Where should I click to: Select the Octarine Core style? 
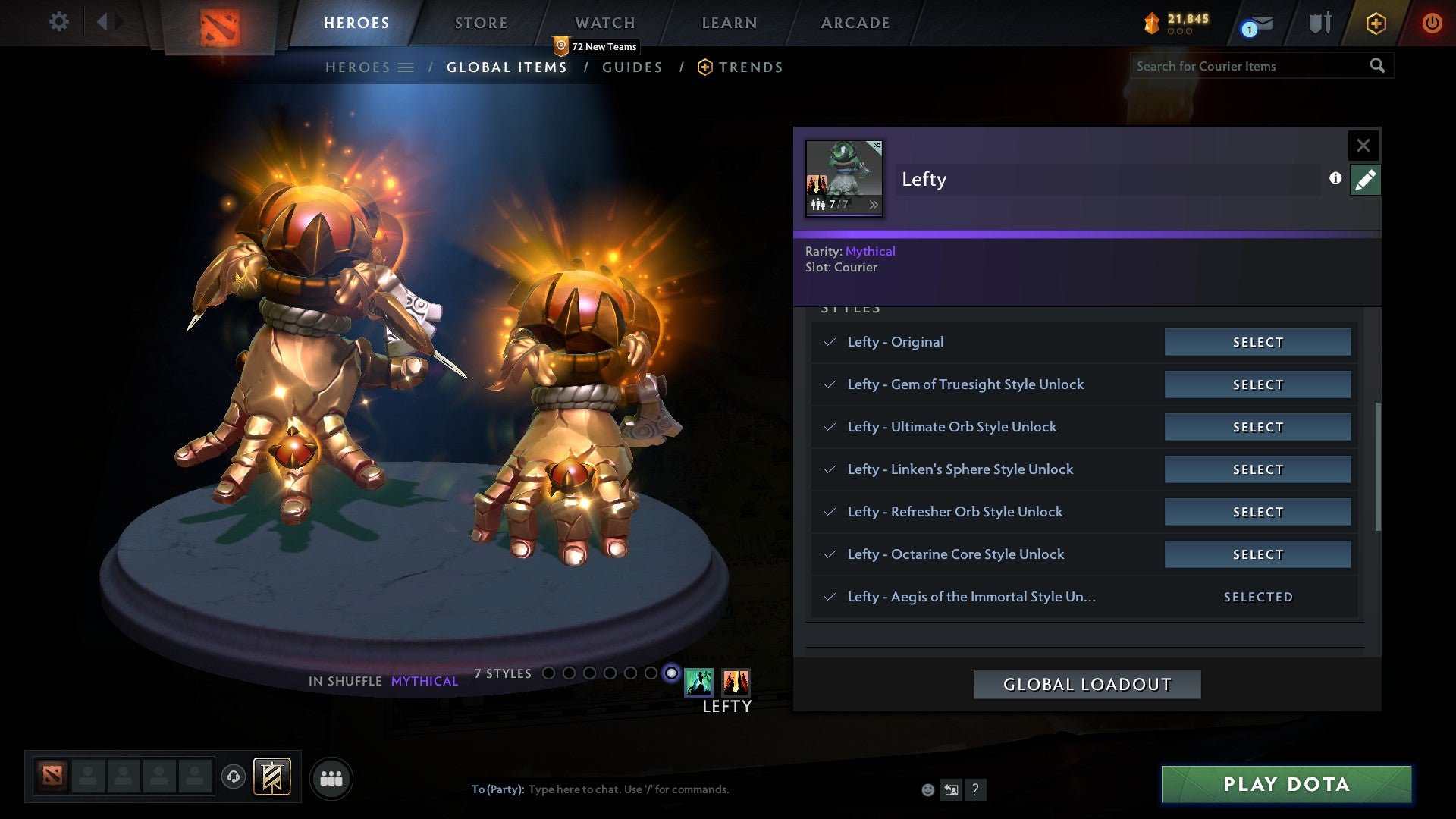point(1257,554)
